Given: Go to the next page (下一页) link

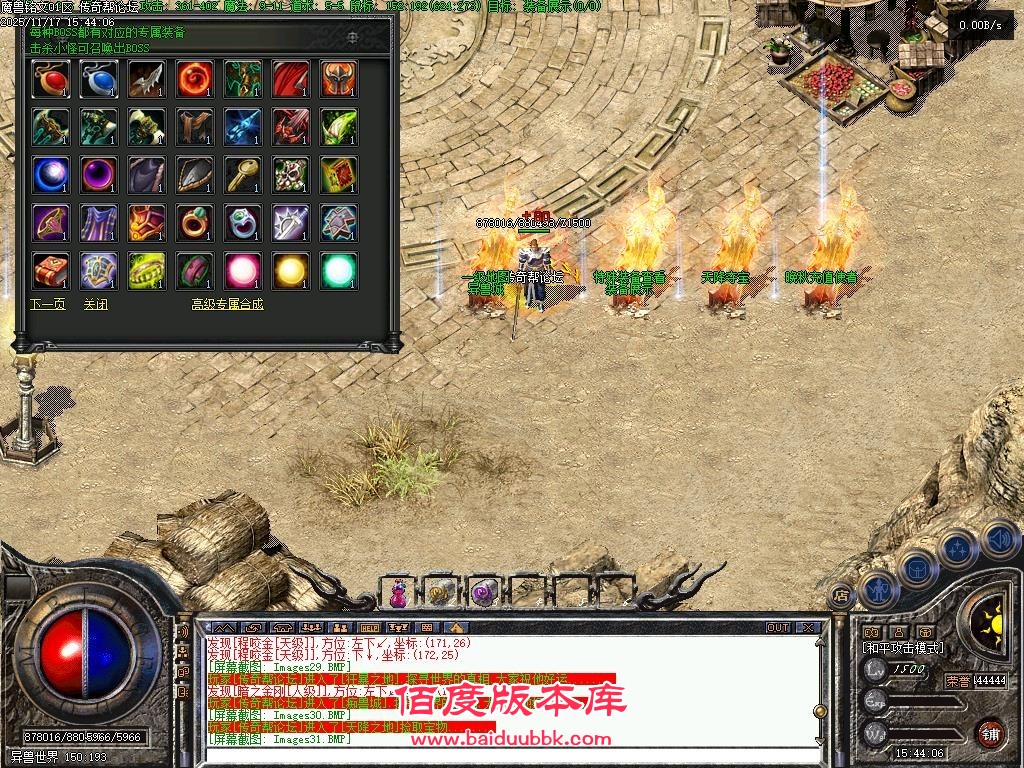Looking at the screenshot, I should (47, 304).
